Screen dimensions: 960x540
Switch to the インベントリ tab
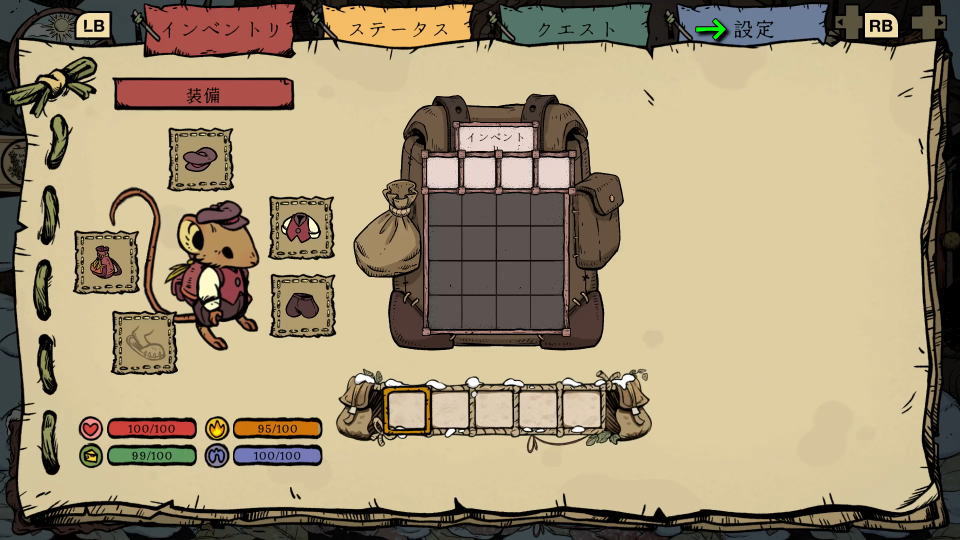222,29
